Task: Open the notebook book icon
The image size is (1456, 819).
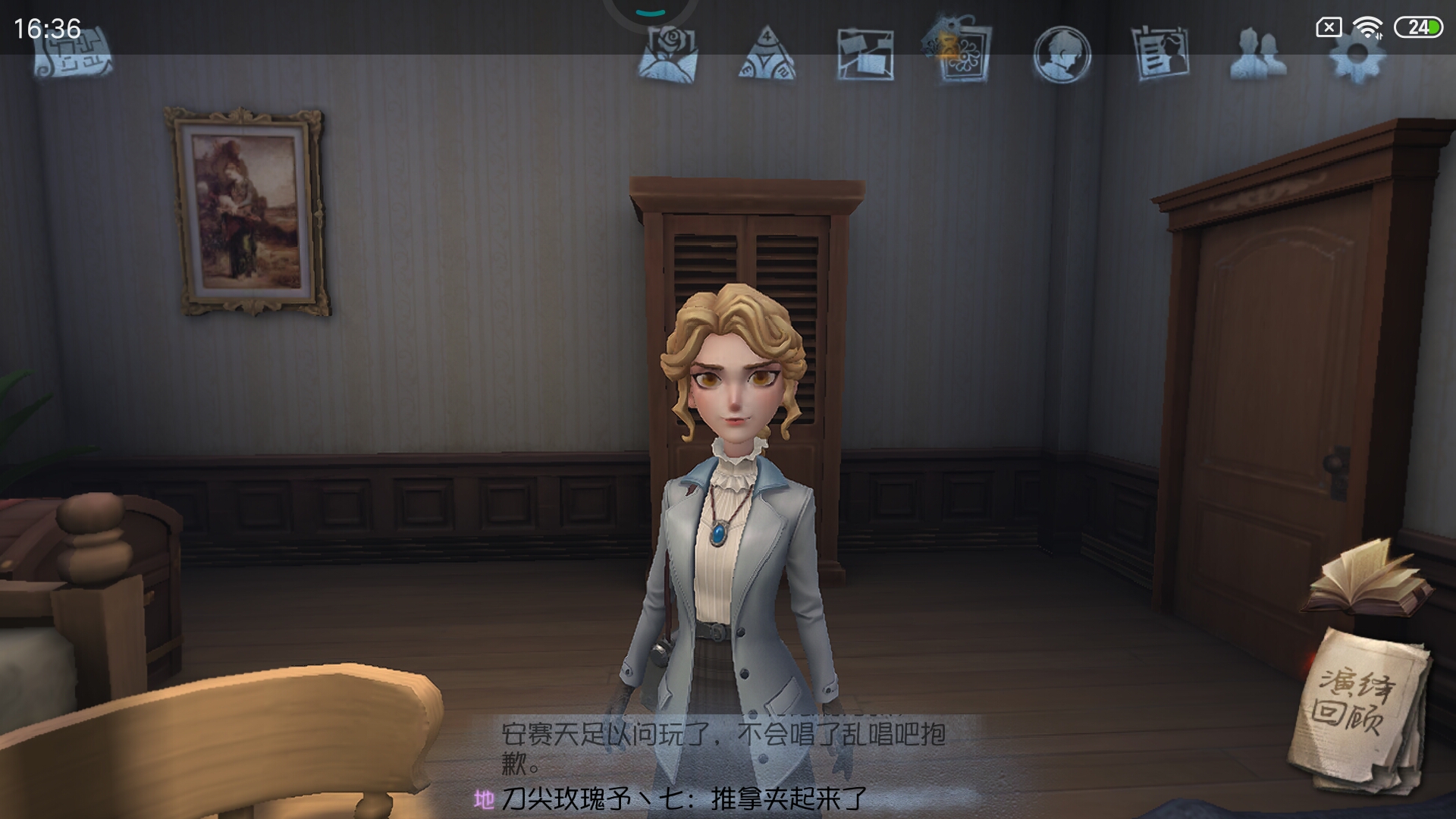Action: (1365, 580)
